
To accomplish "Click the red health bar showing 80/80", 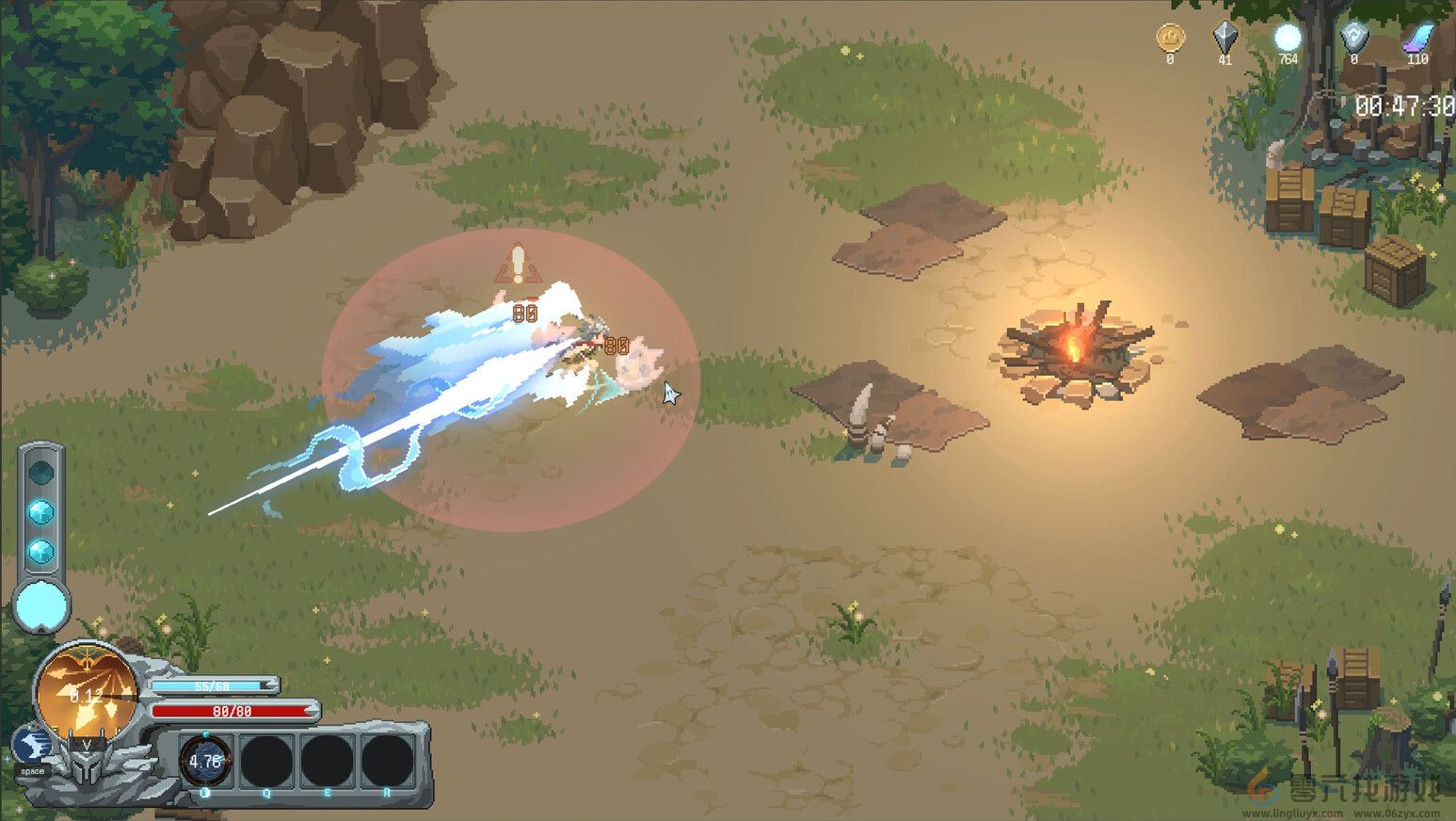I will point(233,713).
